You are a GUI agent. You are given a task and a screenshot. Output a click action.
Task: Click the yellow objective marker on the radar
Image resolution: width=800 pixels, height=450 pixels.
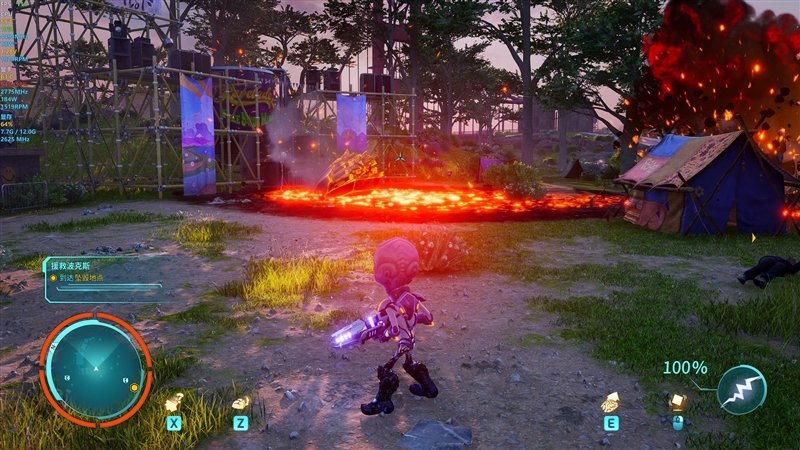(x=134, y=387)
